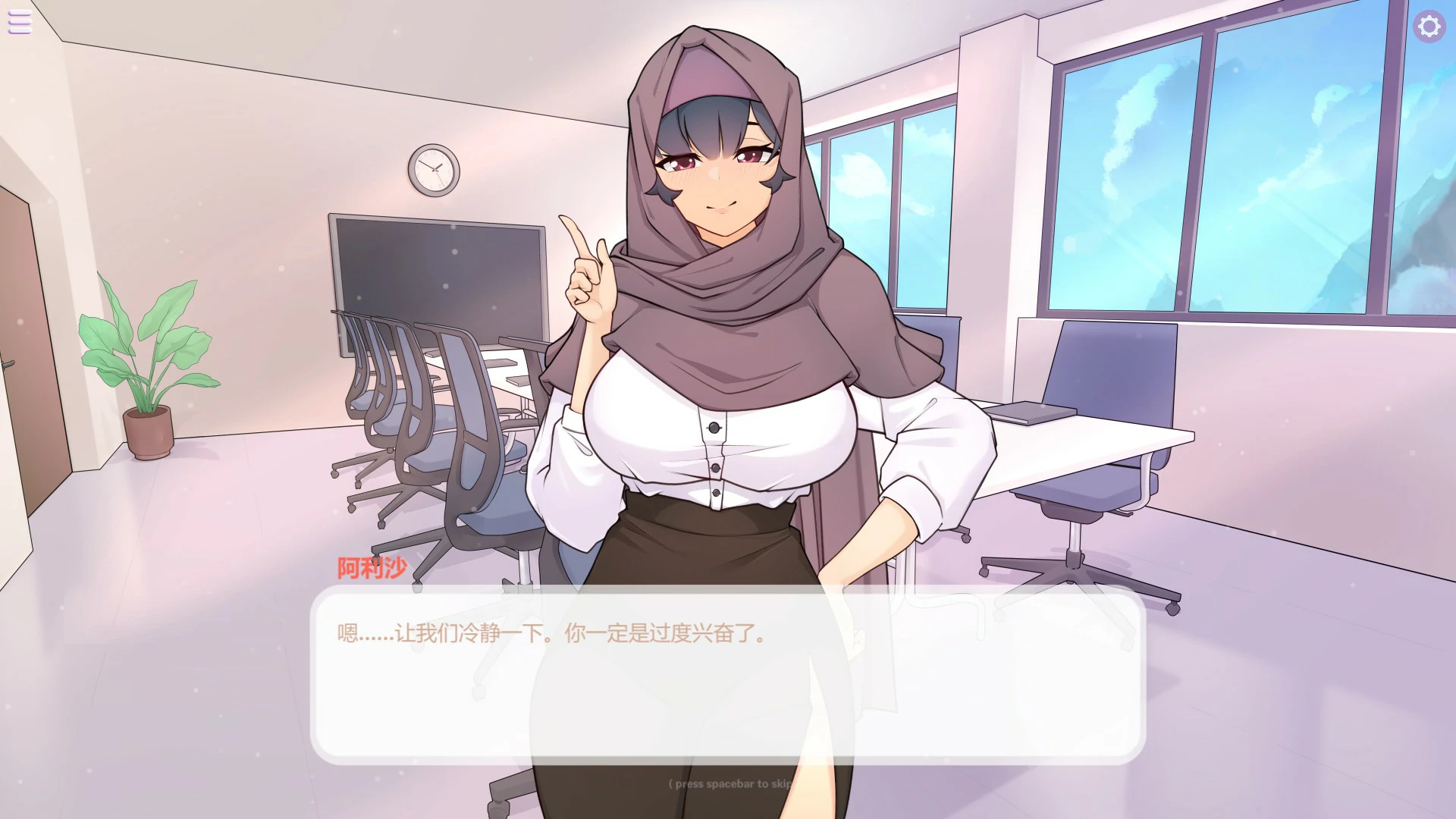Click the gear icon to adjust game options
Viewport: 1456px width, 819px height.
[1430, 27]
